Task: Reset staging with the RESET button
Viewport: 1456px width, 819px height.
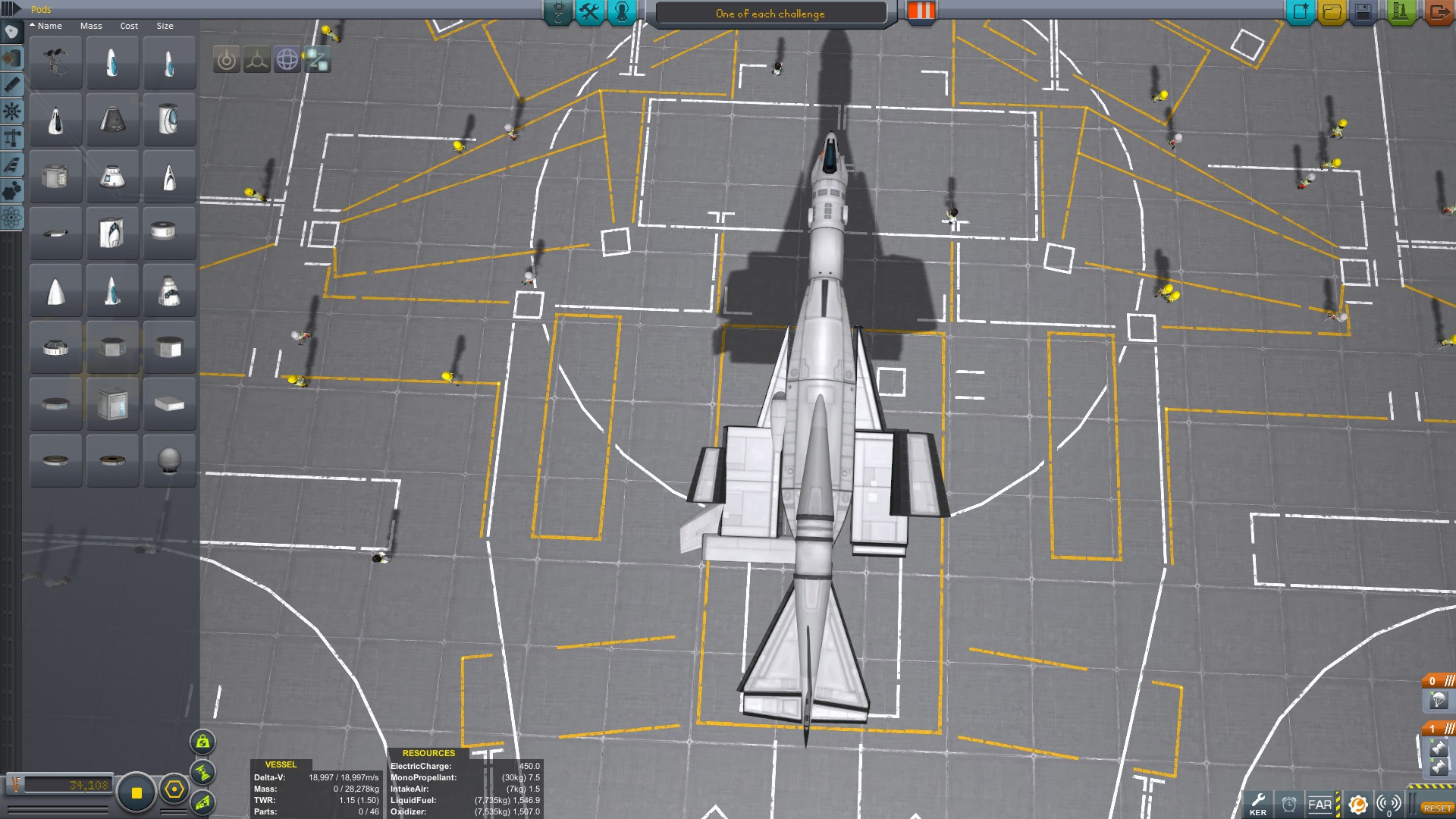Action: (1437, 808)
